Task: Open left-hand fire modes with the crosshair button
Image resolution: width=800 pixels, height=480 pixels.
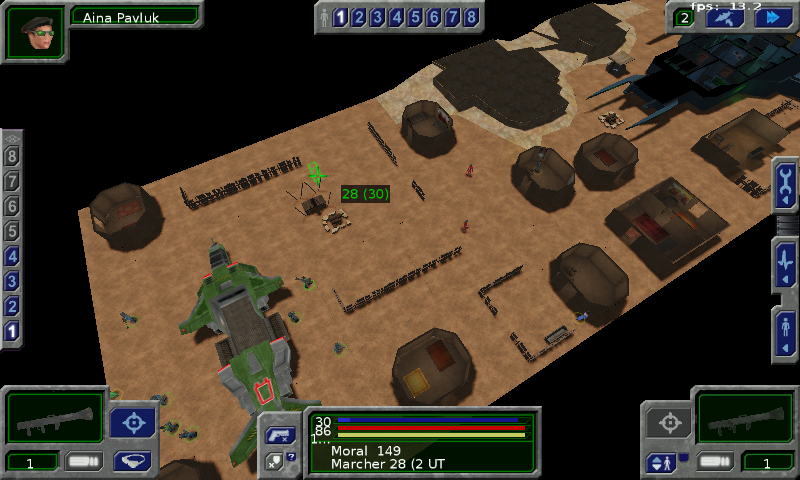Action: (x=133, y=423)
